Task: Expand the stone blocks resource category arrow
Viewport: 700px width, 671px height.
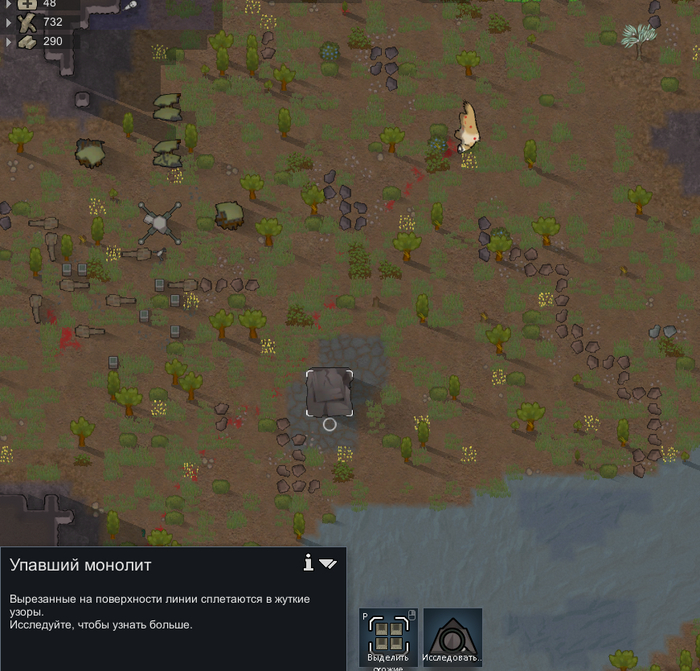Action: tap(10, 42)
